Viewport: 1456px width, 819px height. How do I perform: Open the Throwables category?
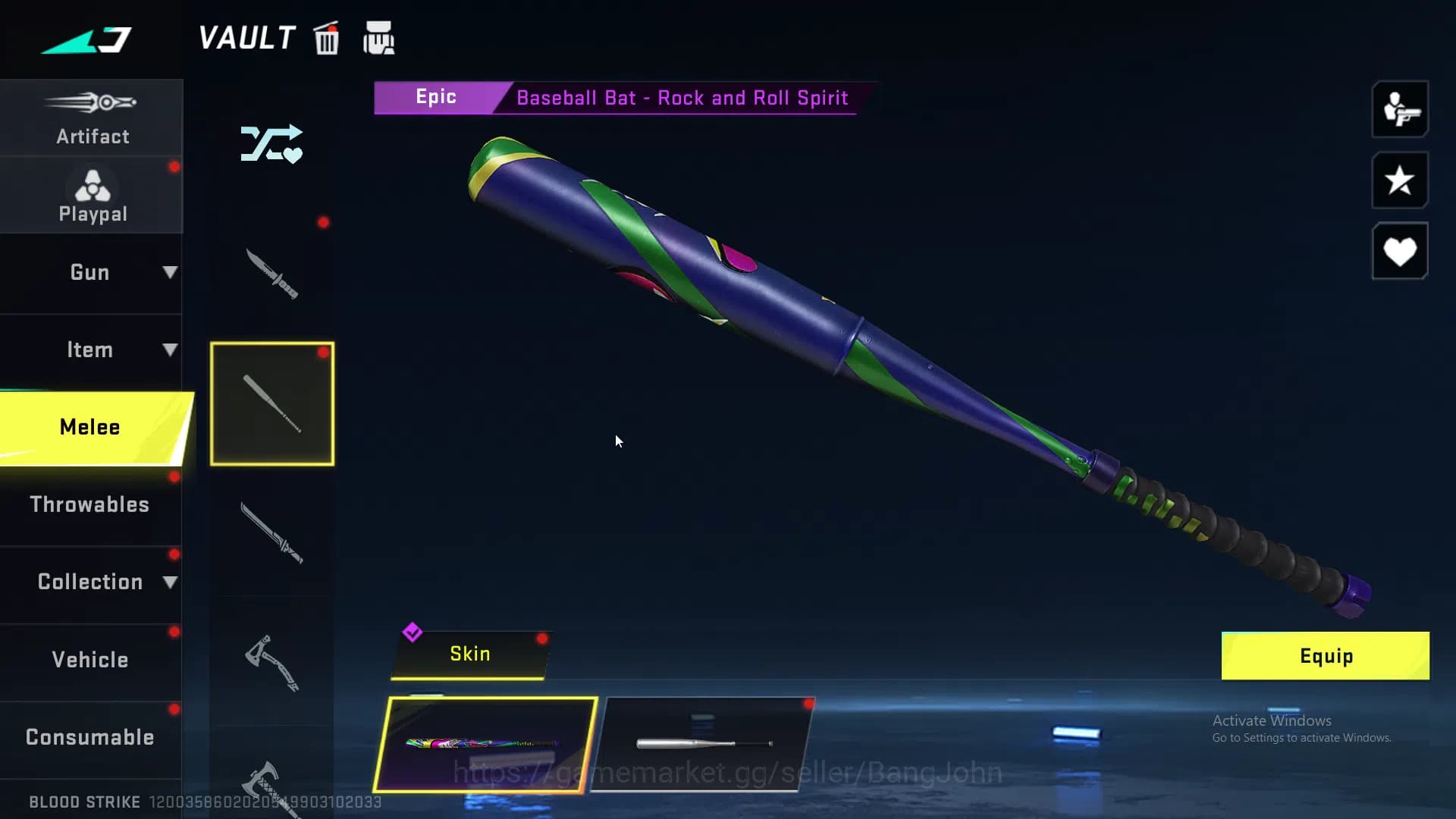90,504
